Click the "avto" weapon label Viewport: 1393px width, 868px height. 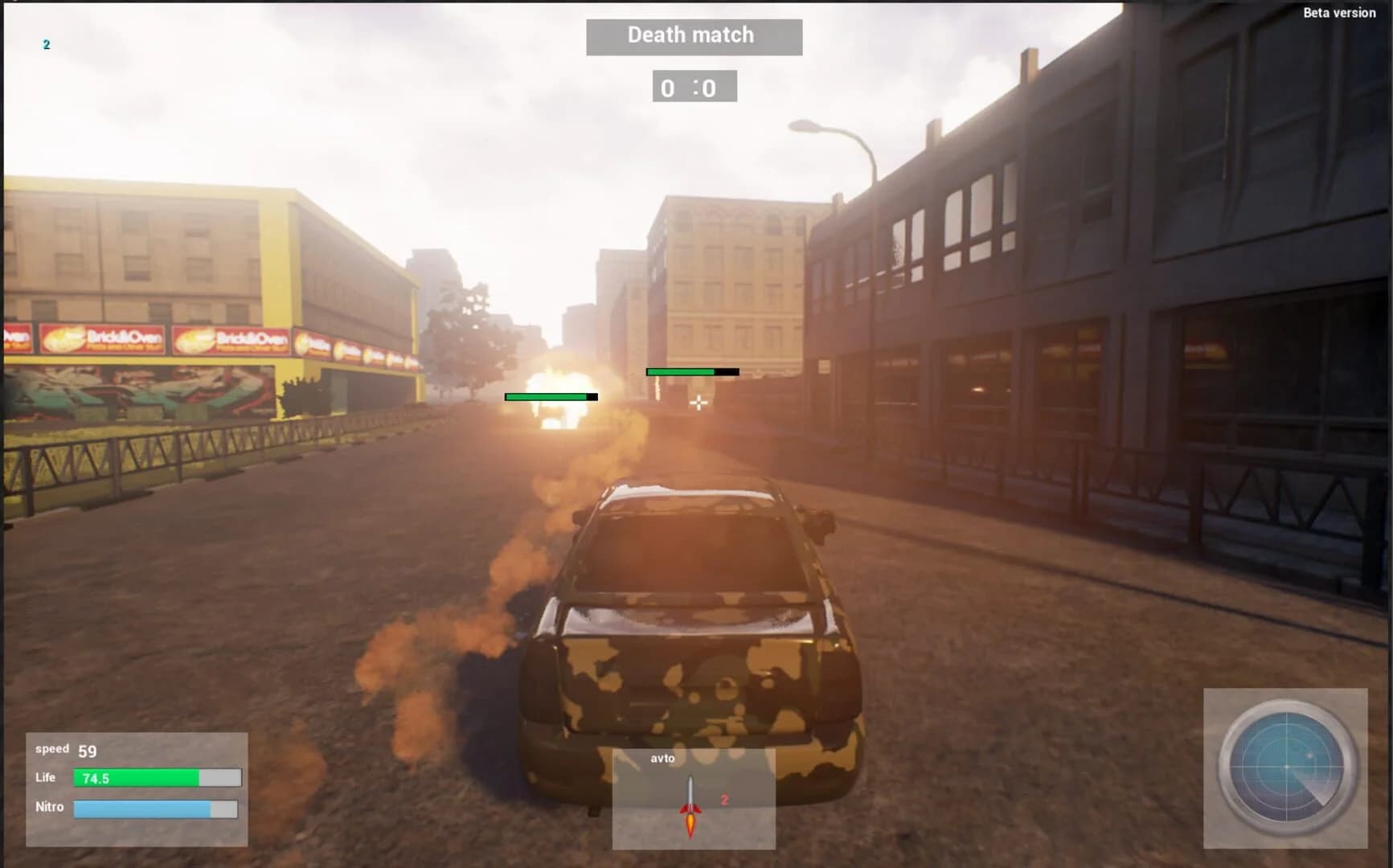click(661, 759)
